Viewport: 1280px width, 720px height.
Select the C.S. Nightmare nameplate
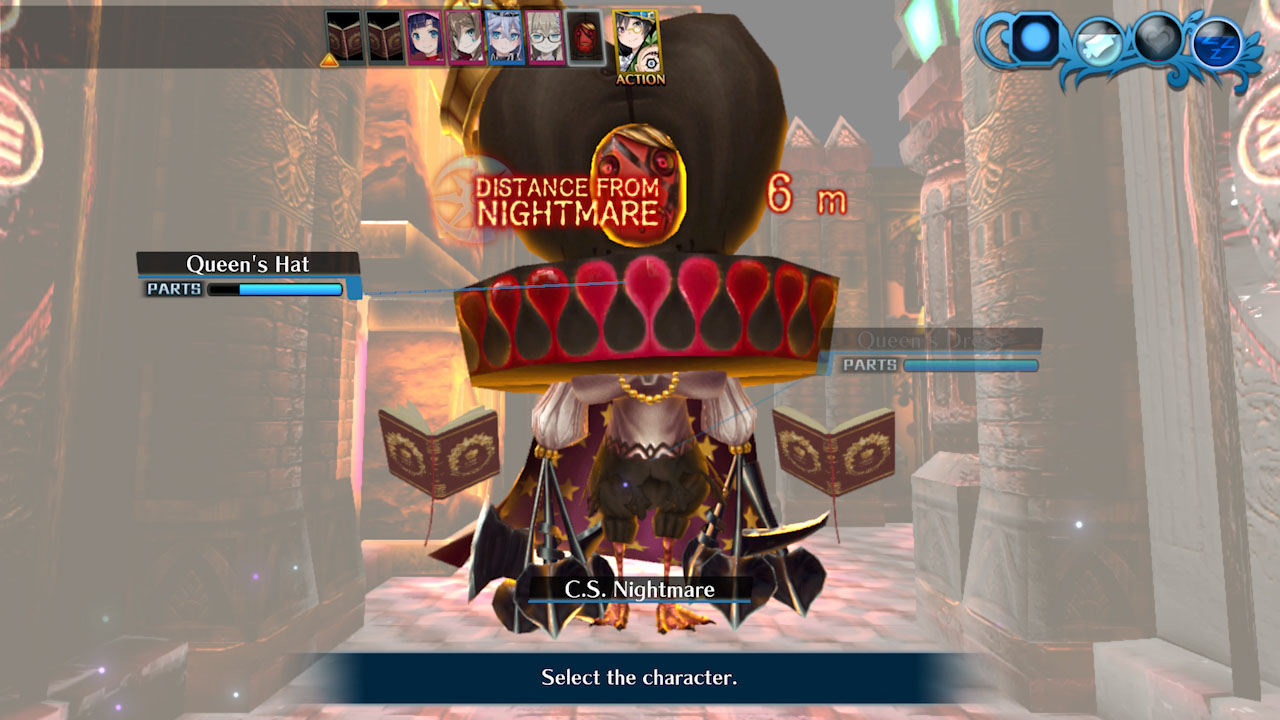click(640, 590)
